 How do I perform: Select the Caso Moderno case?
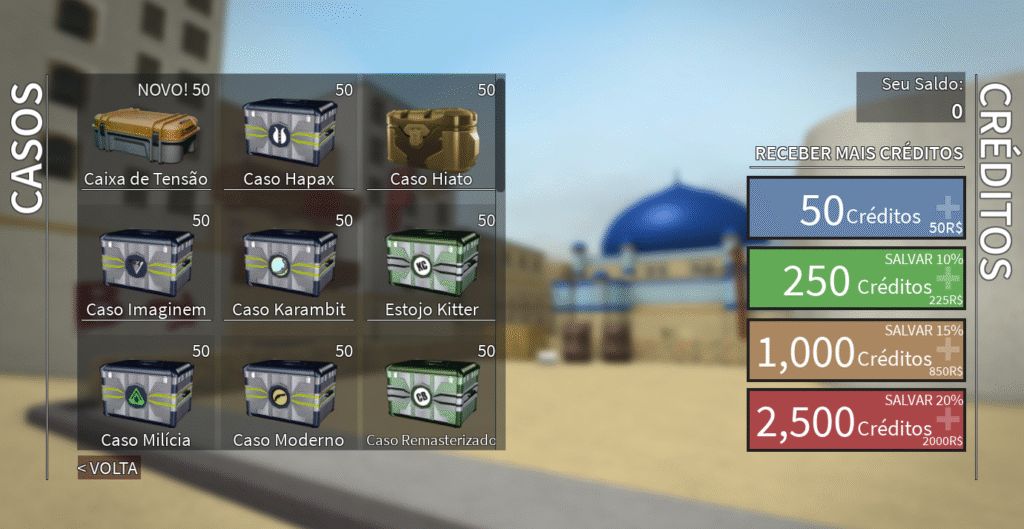289,395
